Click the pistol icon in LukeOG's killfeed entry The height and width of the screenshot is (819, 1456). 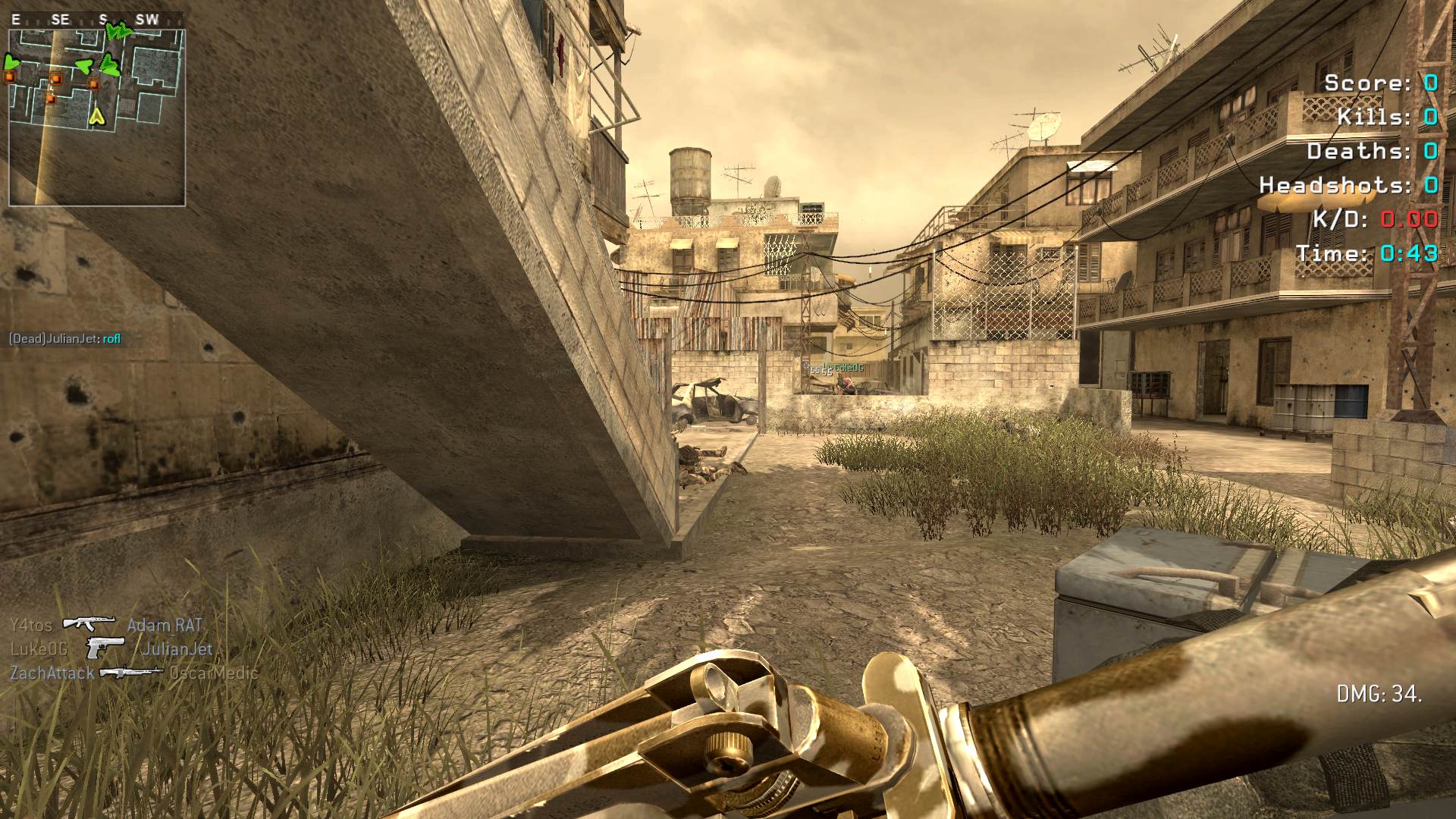pyautogui.click(x=105, y=648)
